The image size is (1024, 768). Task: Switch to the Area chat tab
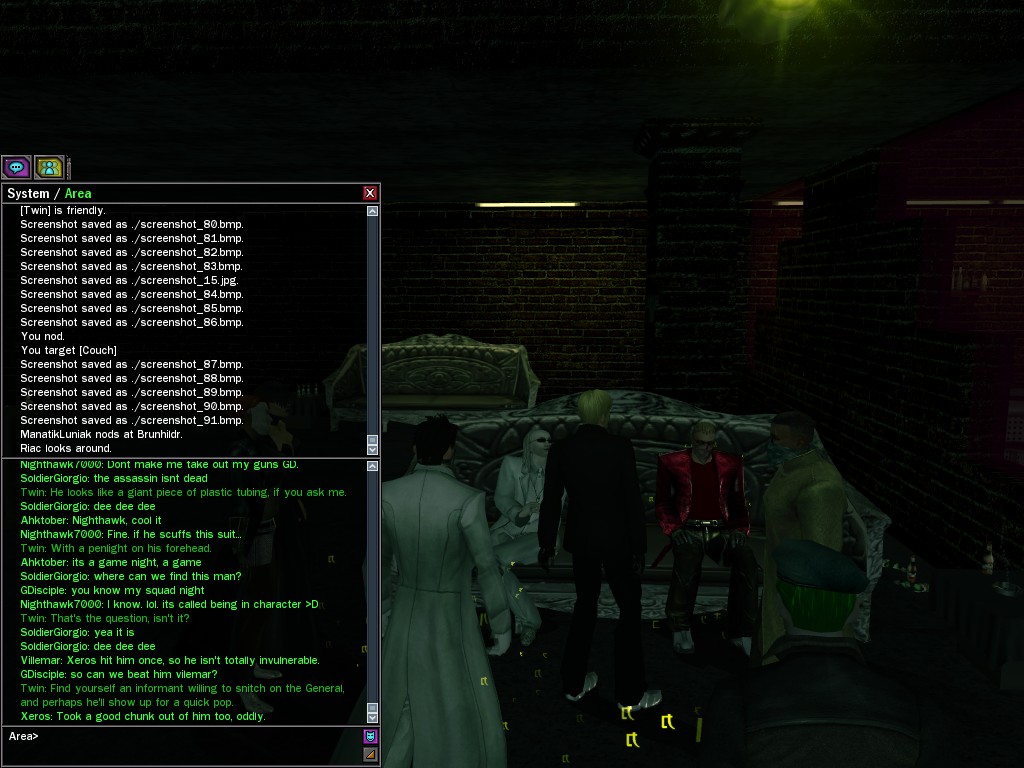coord(78,193)
